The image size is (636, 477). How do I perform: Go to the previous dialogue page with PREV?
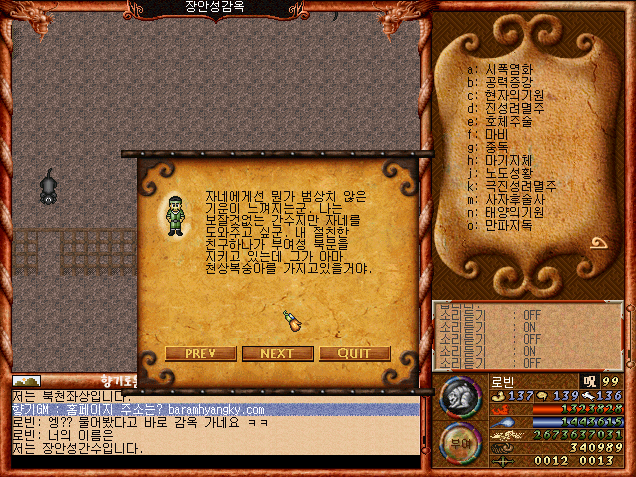click(200, 353)
